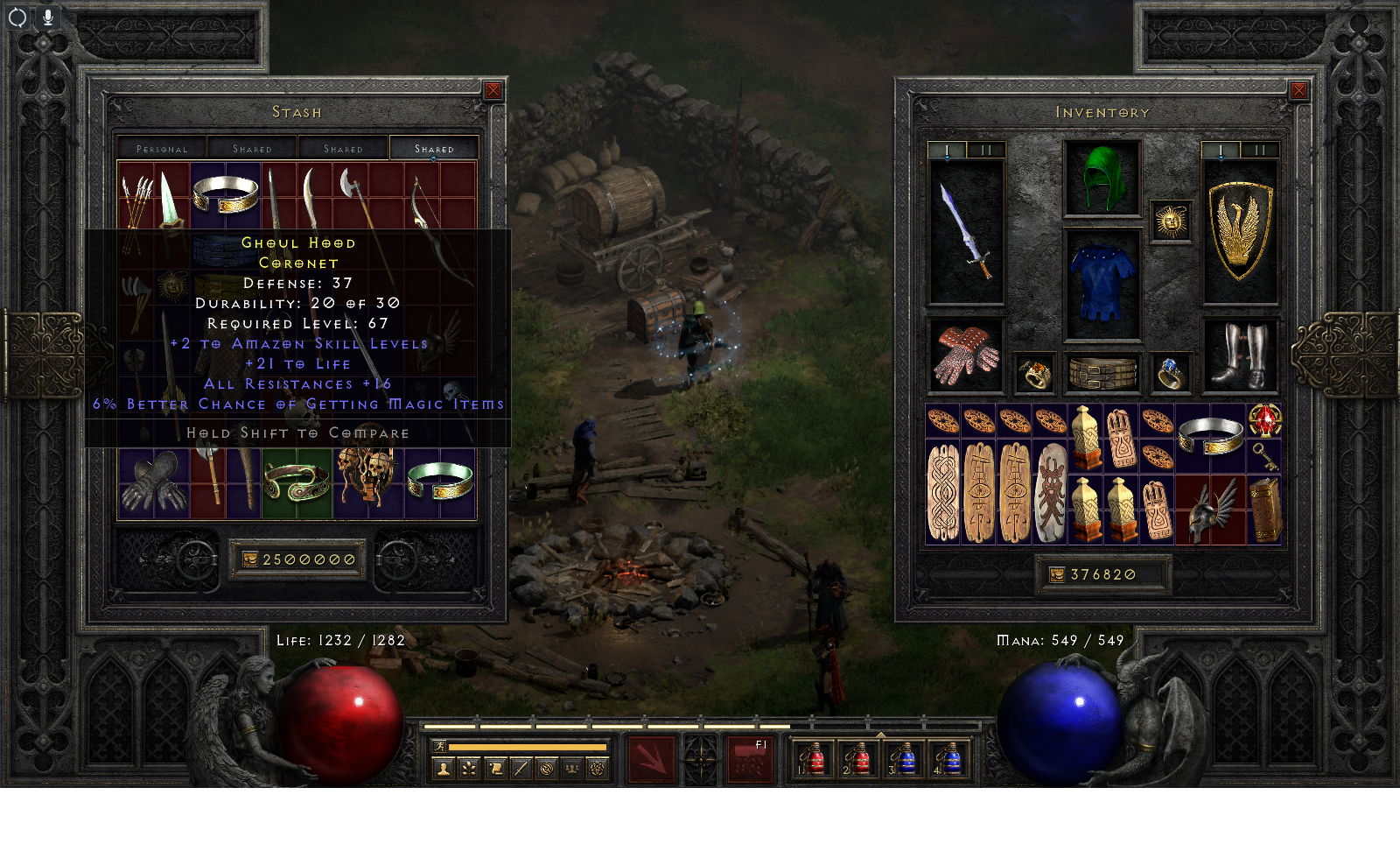Expand the potion belt with the small arrow

pyautogui.click(x=882, y=737)
